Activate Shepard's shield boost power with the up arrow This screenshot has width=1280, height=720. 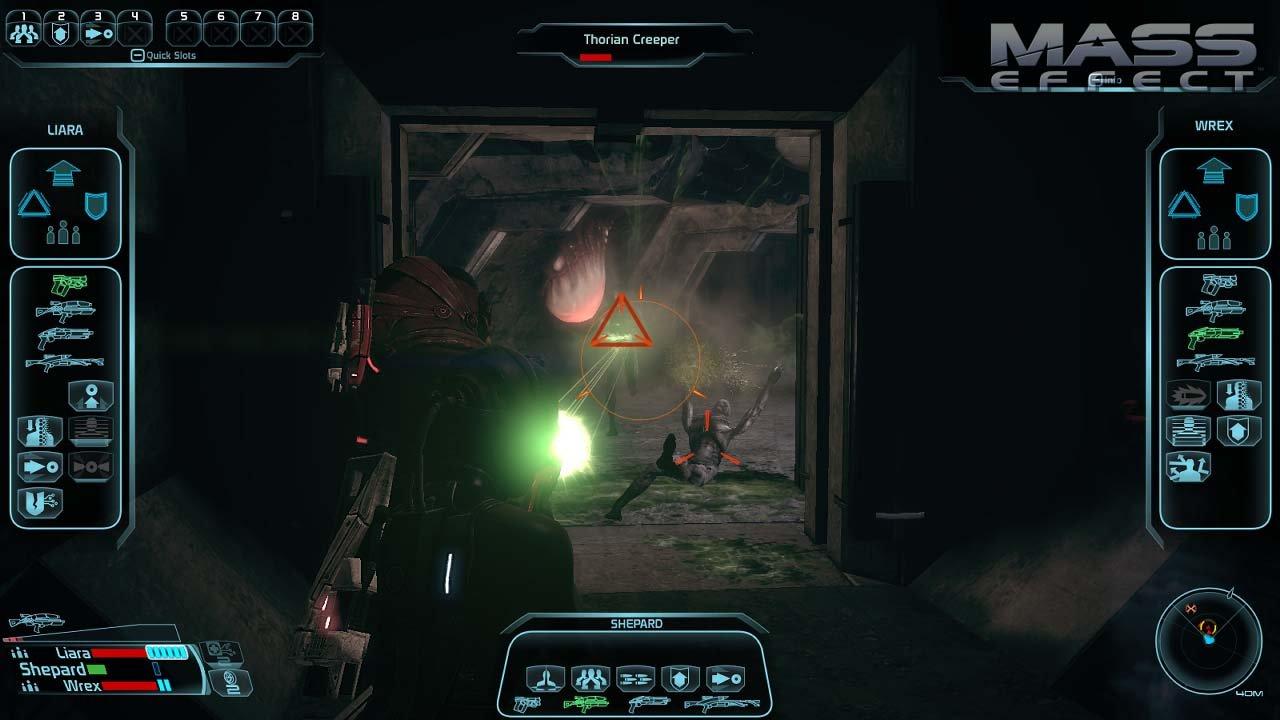(x=681, y=678)
